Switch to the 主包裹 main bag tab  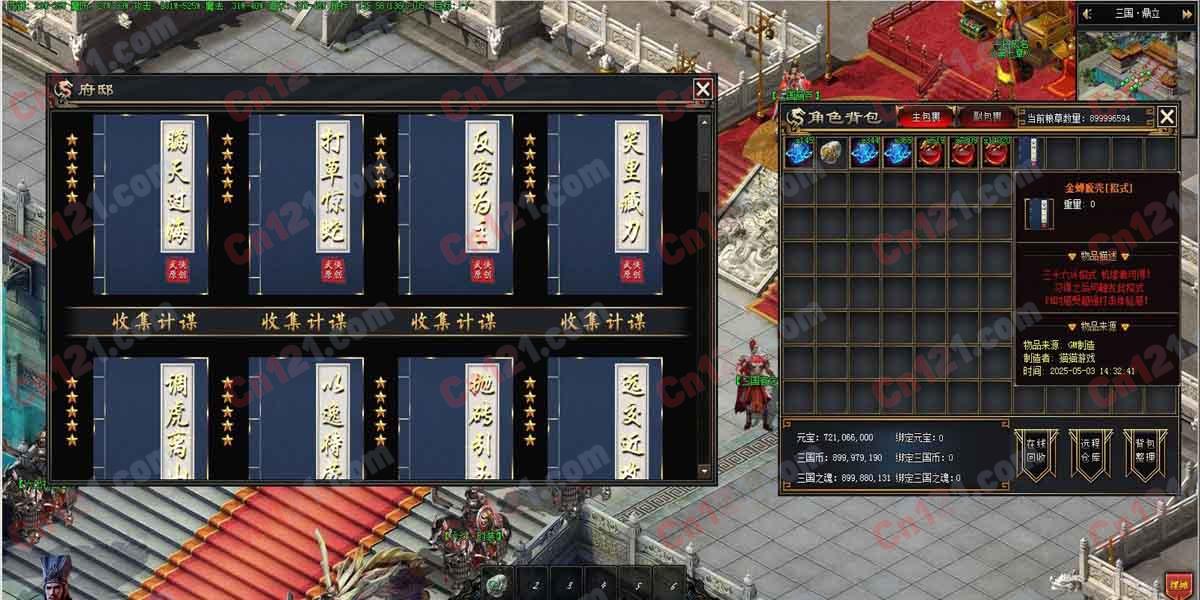(926, 117)
